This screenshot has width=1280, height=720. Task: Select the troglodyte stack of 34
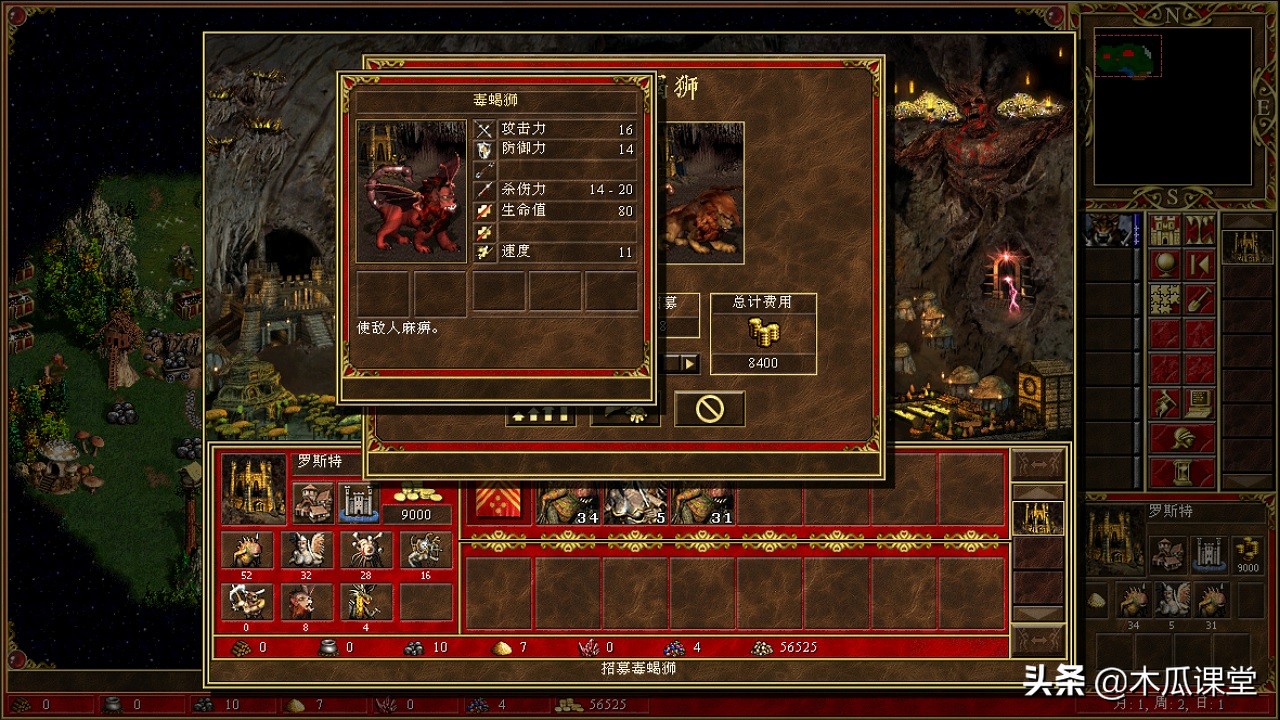(x=568, y=504)
